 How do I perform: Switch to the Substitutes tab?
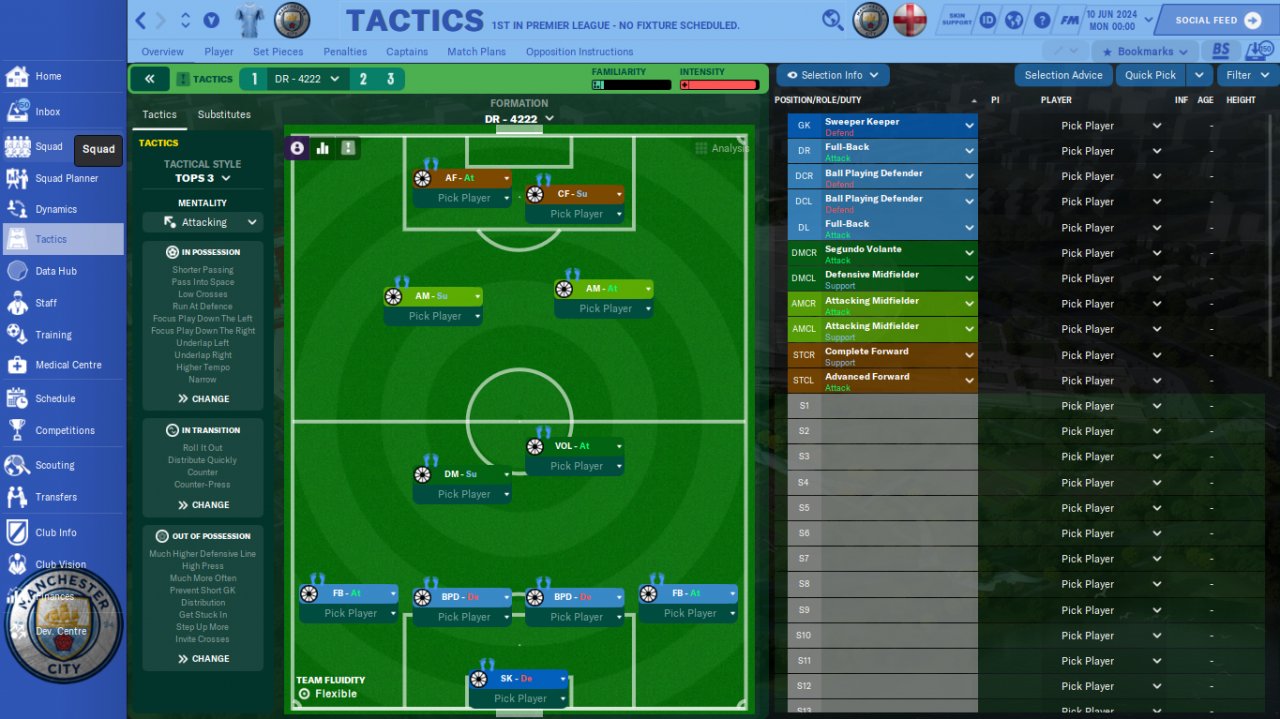pyautogui.click(x=224, y=114)
